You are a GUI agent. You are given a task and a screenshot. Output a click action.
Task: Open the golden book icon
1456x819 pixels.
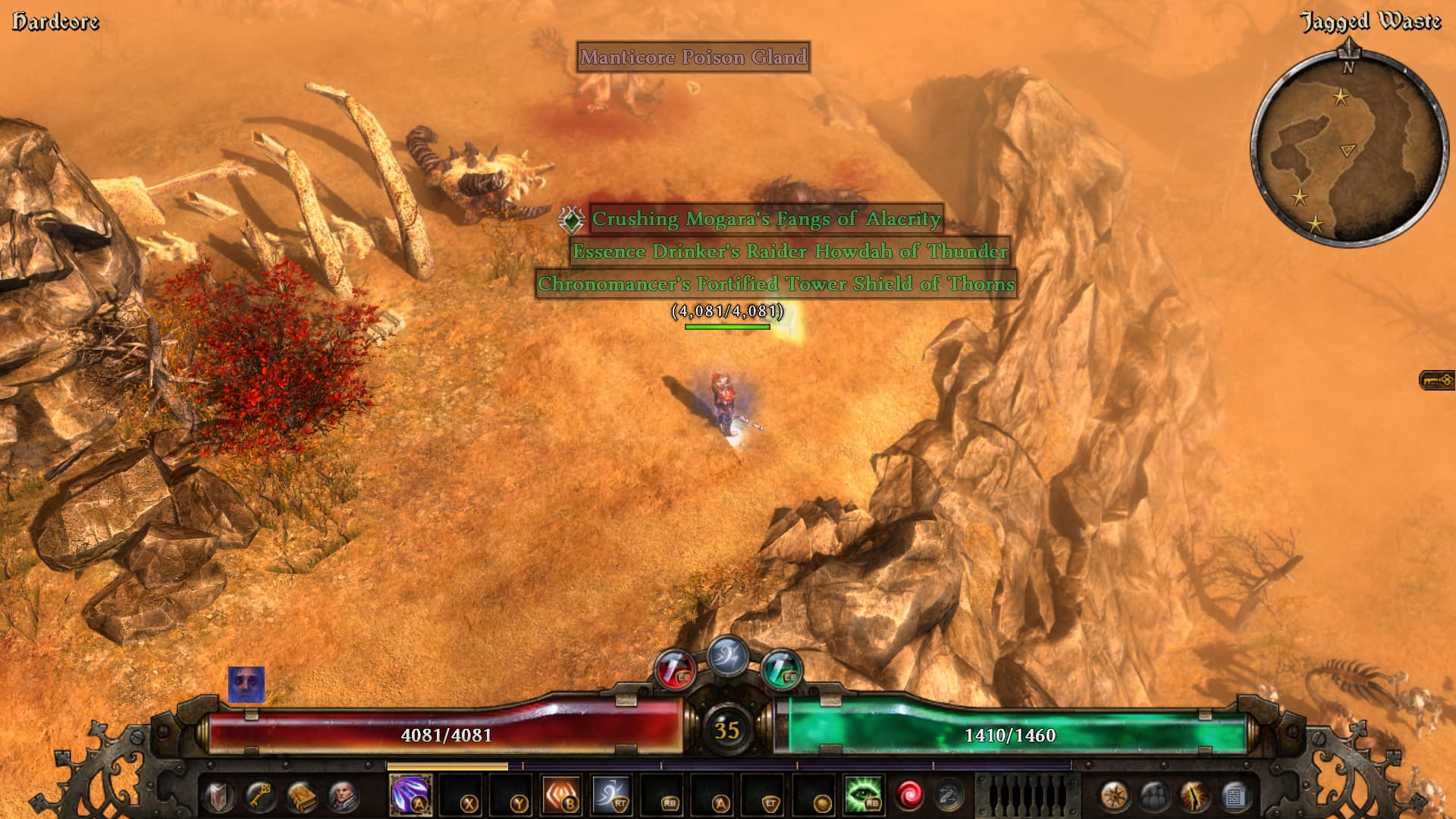(x=301, y=796)
